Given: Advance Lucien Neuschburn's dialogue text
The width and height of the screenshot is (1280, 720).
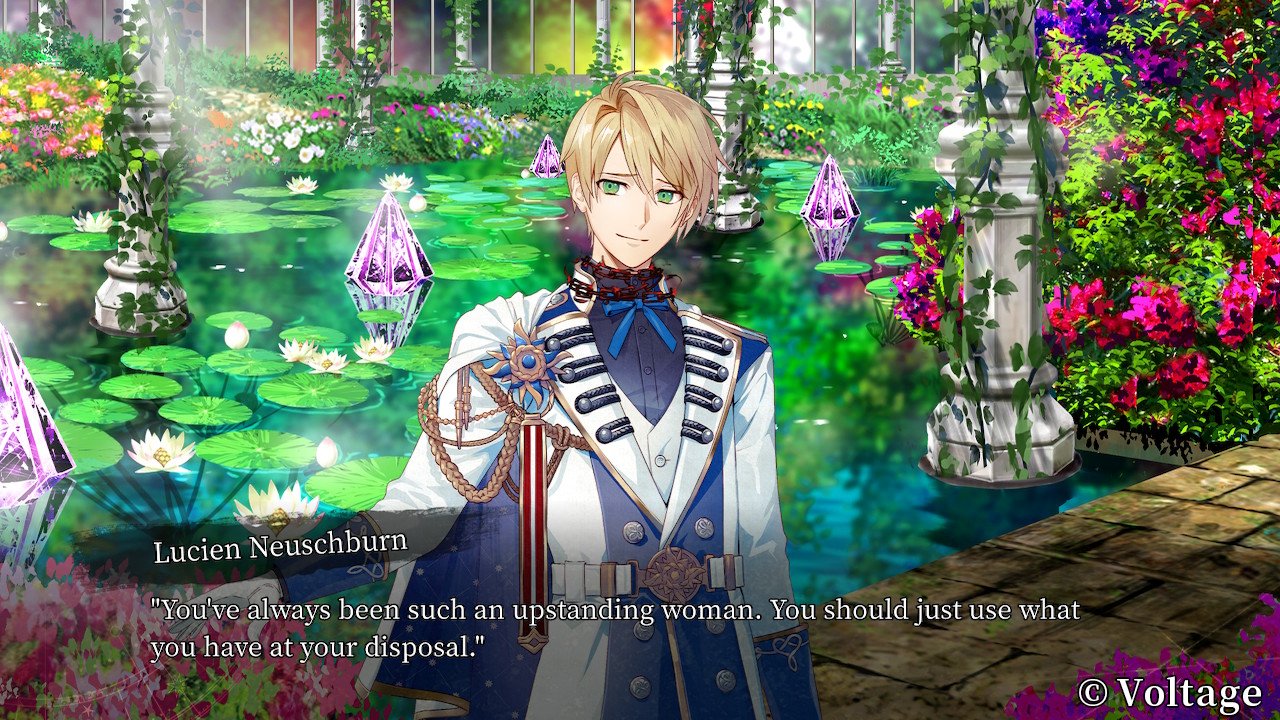Looking at the screenshot, I should click(614, 627).
